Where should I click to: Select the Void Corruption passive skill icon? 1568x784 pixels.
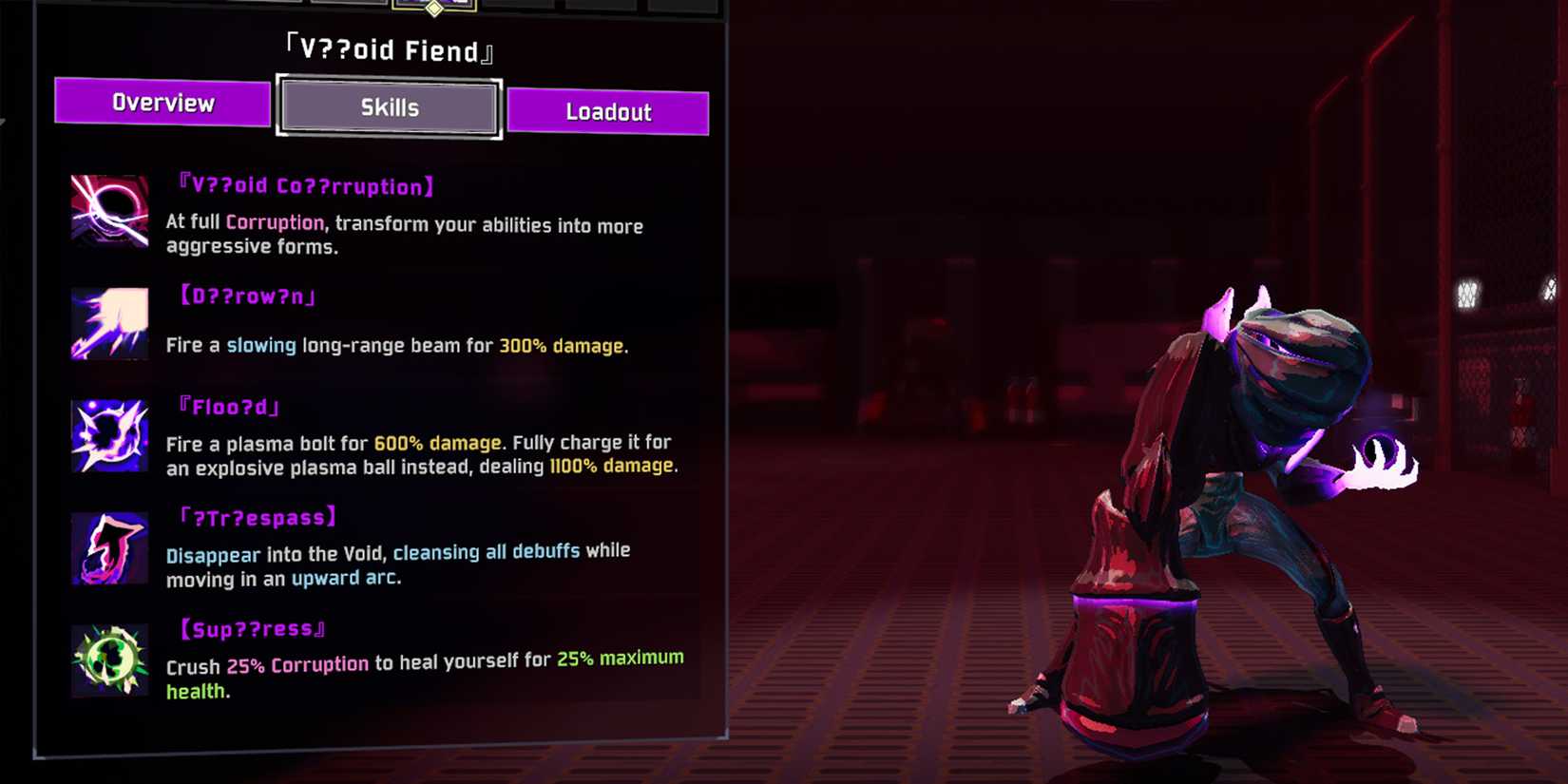[107, 211]
